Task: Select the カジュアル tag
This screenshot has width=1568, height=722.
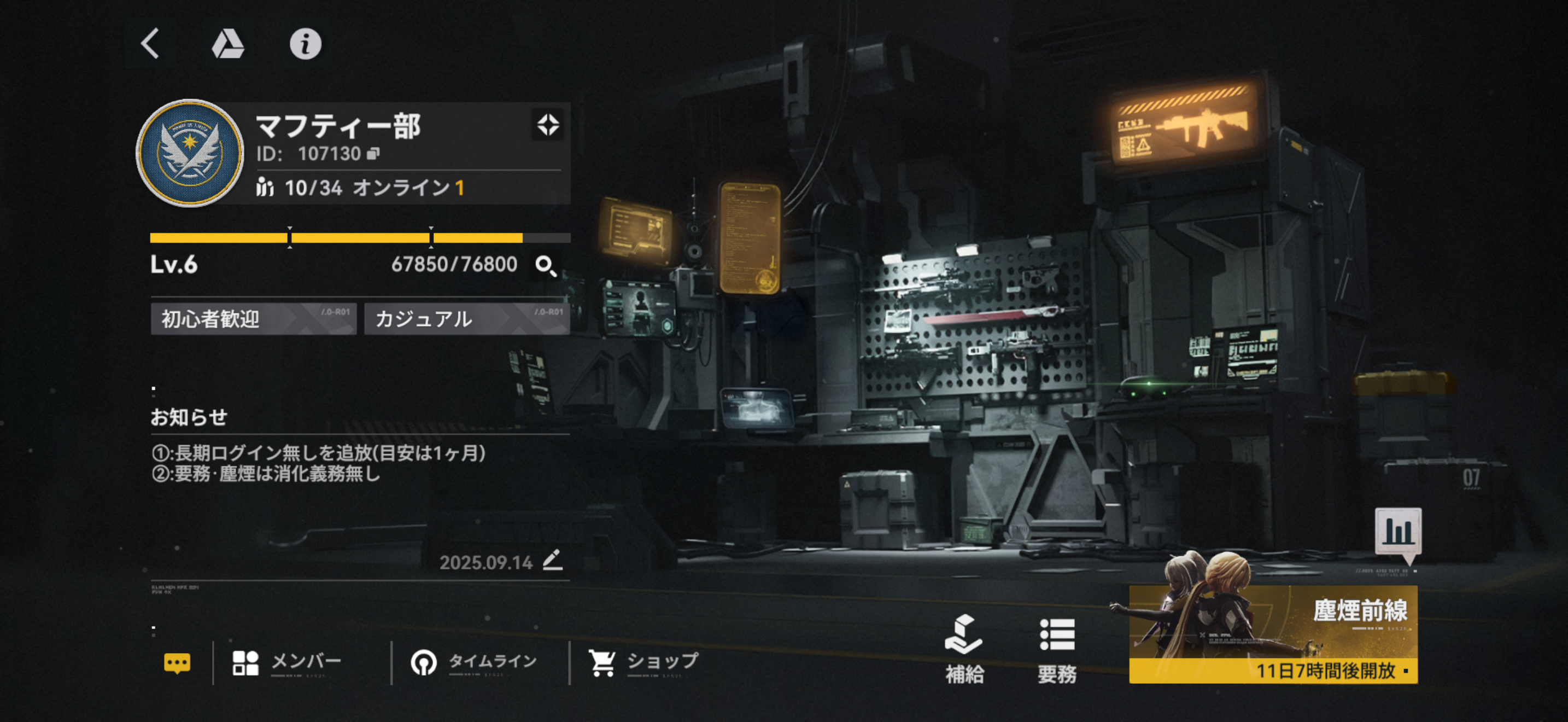Action: pyautogui.click(x=466, y=319)
